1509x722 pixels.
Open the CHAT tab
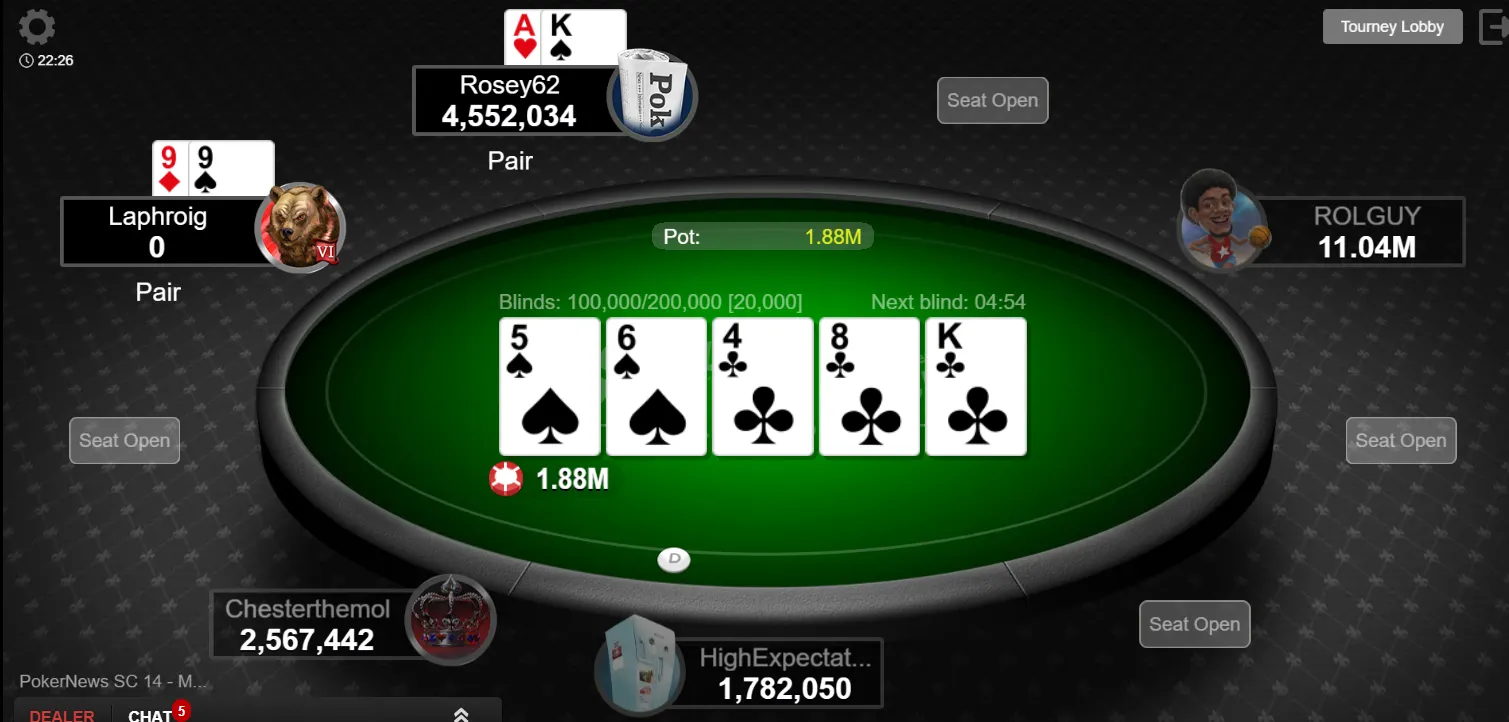click(x=151, y=715)
